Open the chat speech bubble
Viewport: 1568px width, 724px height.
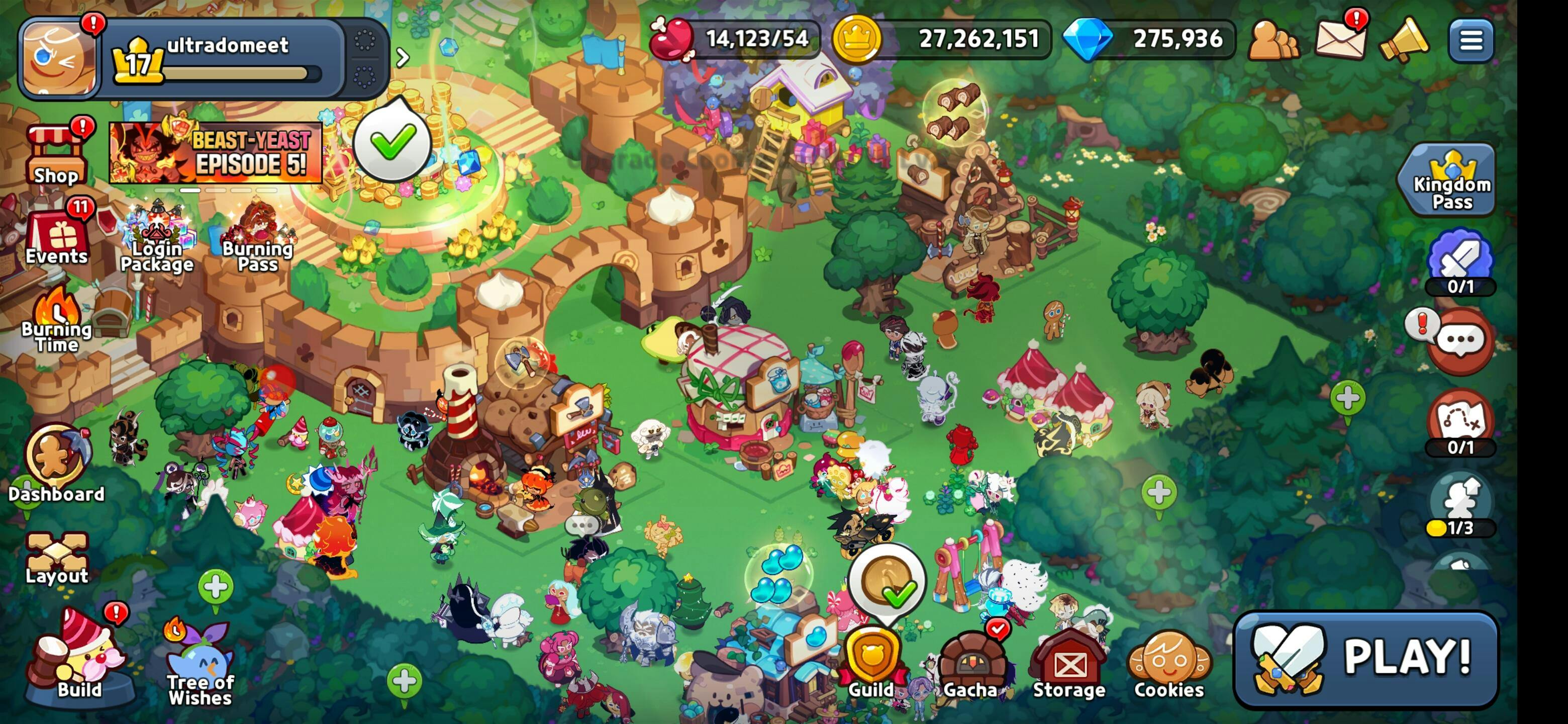(1460, 341)
